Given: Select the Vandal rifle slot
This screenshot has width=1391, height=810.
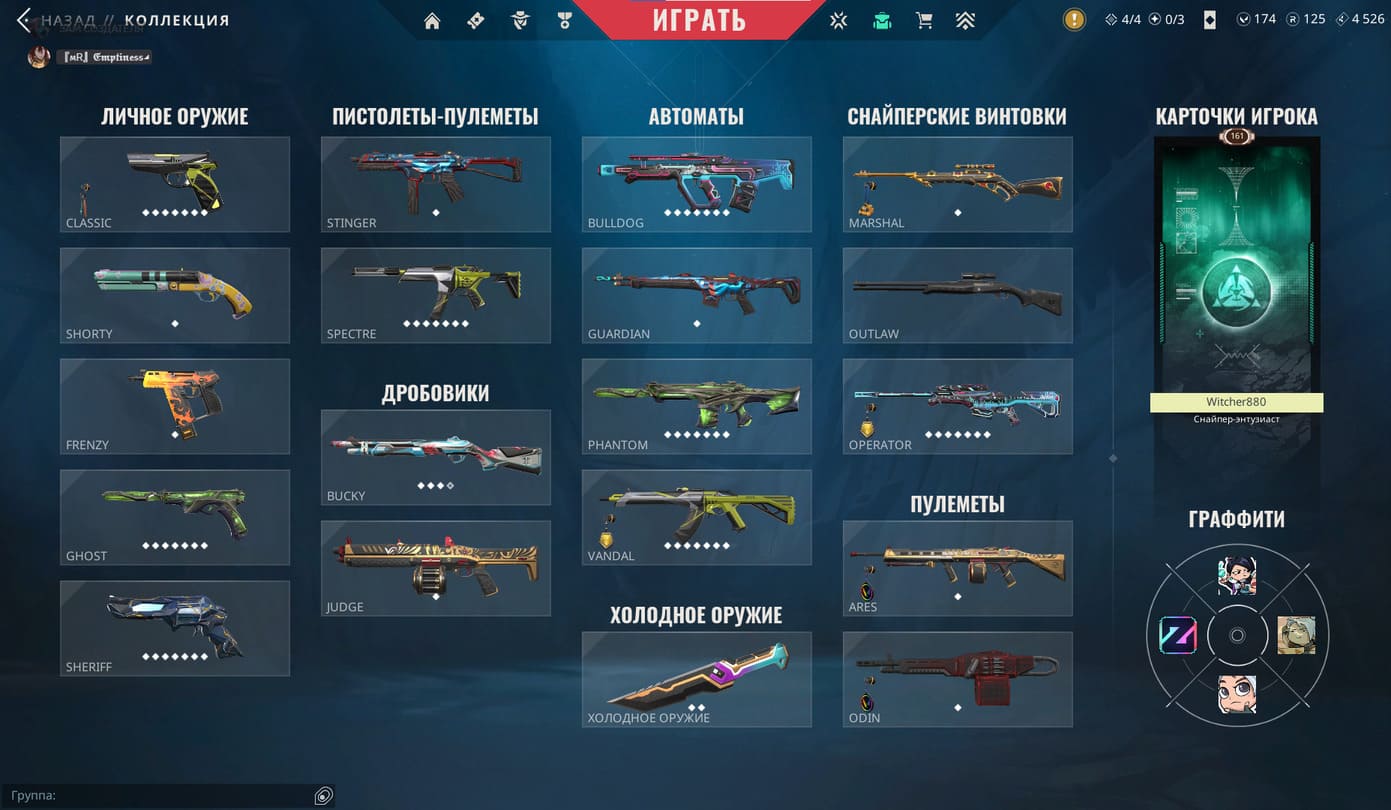Looking at the screenshot, I should click(697, 517).
